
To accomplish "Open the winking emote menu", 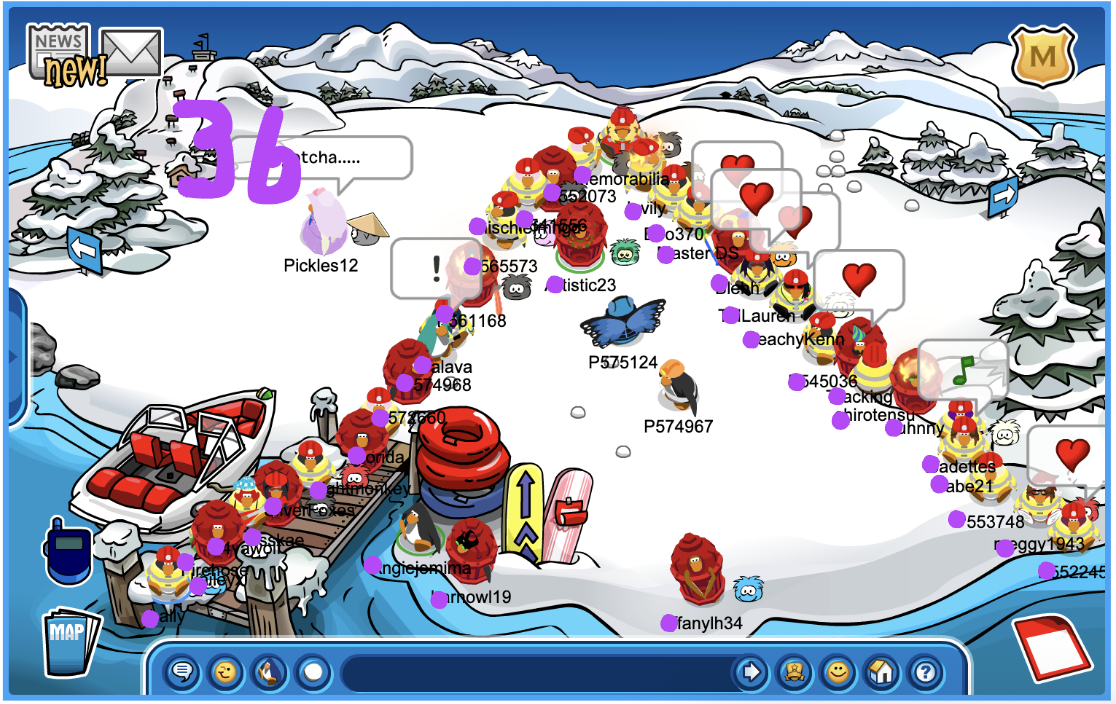I will click(x=226, y=671).
